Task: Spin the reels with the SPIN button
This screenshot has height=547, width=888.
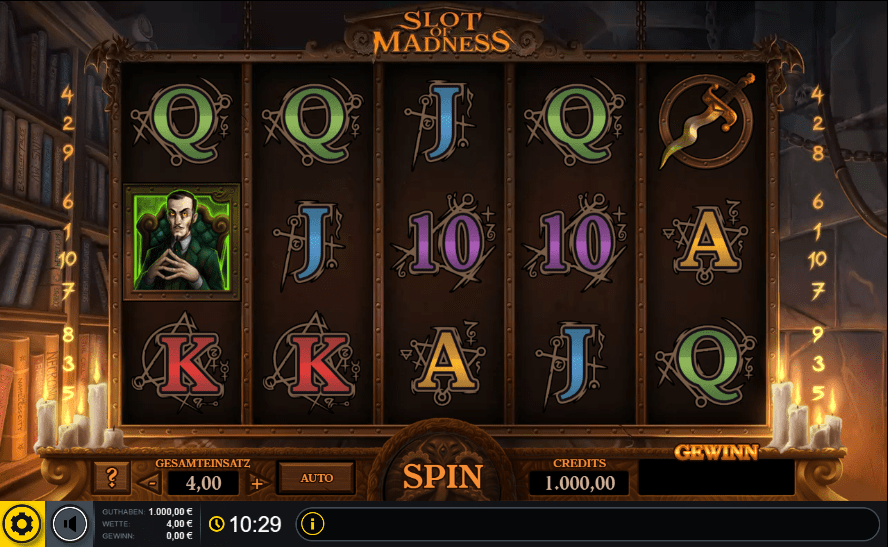Action: 442,477
